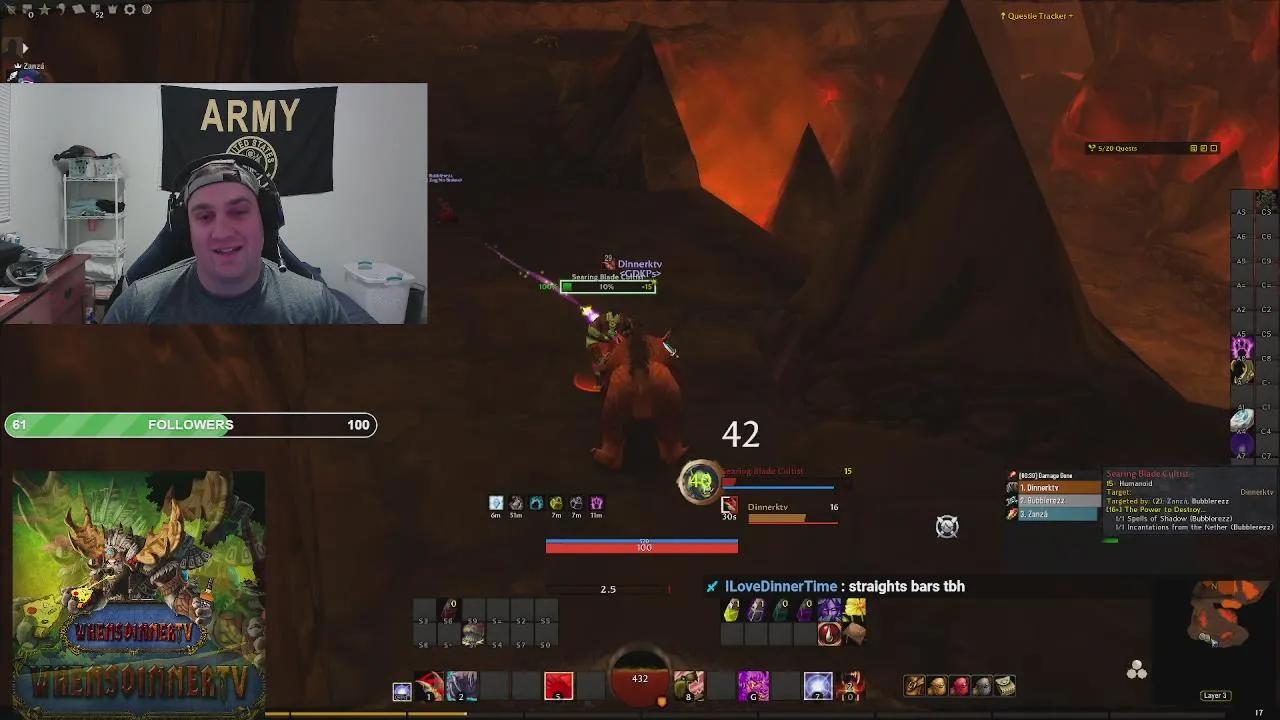Click the green FOLLOWERS progress bar
Screen dimensions: 1280x720
tap(190, 425)
